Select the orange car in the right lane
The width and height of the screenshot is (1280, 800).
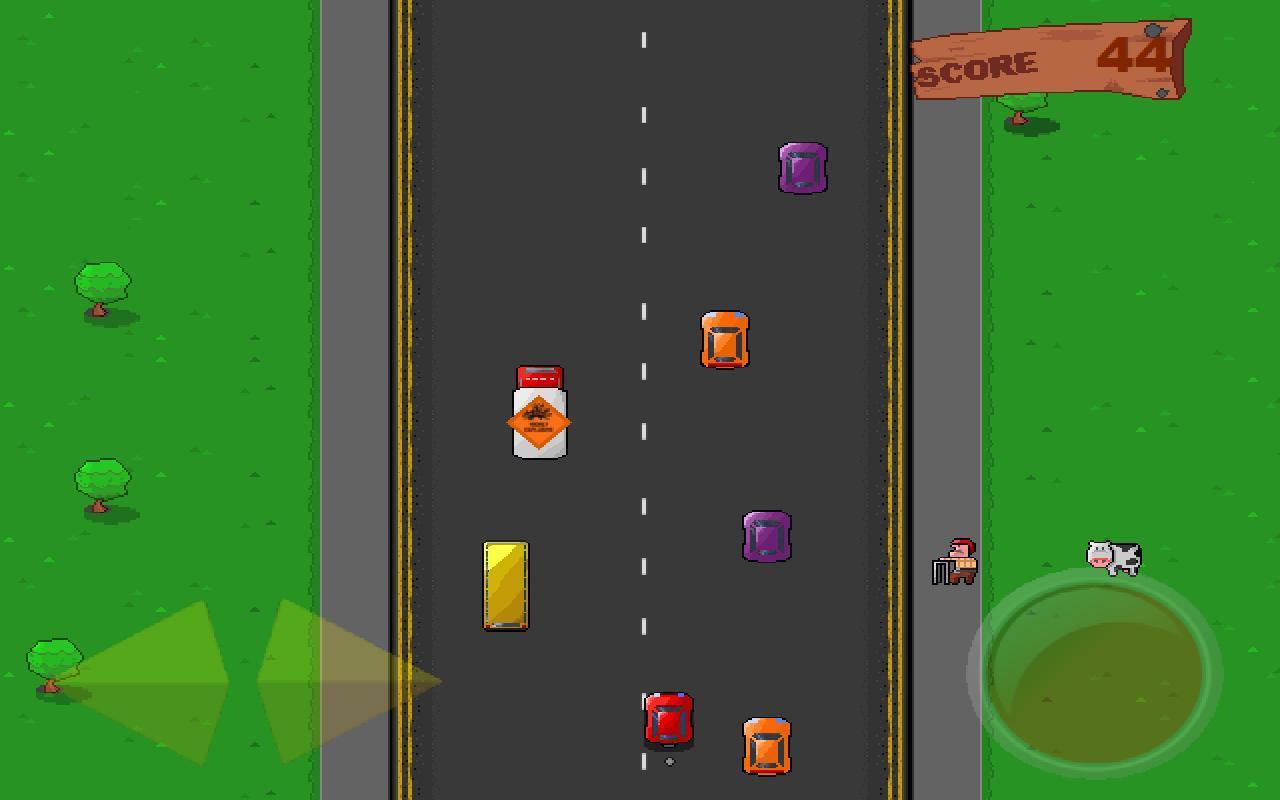[x=725, y=340]
